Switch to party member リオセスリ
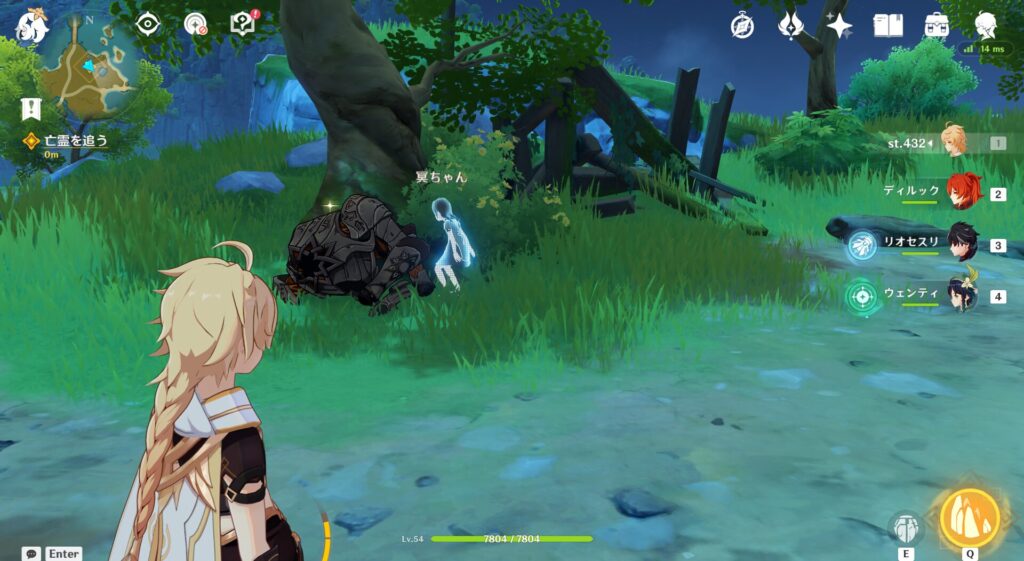This screenshot has height=561, width=1024. pos(962,243)
